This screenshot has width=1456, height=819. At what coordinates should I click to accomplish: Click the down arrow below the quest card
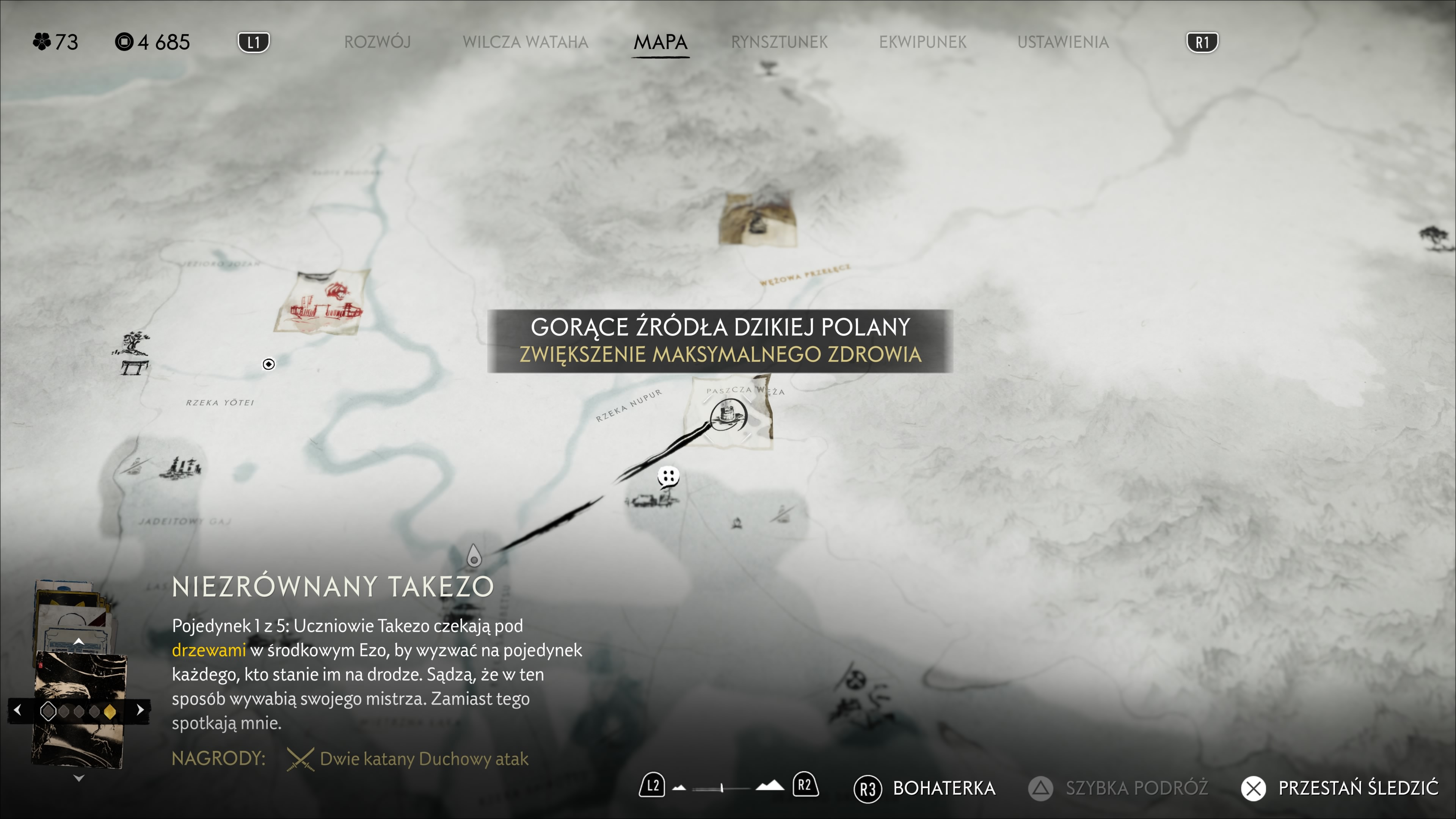point(78,778)
